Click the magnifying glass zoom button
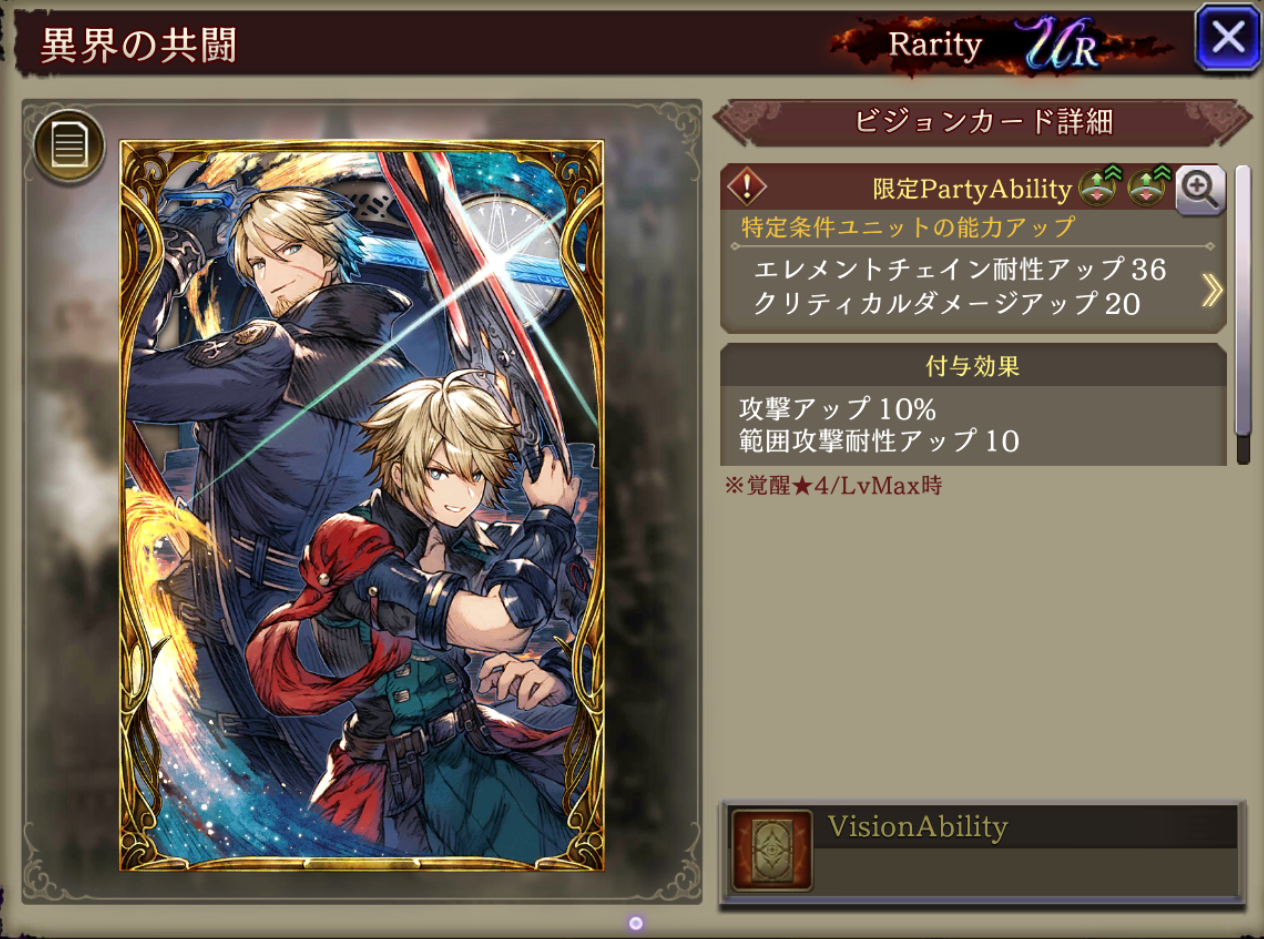Screen dimensions: 1264x939 (x=1200, y=189)
